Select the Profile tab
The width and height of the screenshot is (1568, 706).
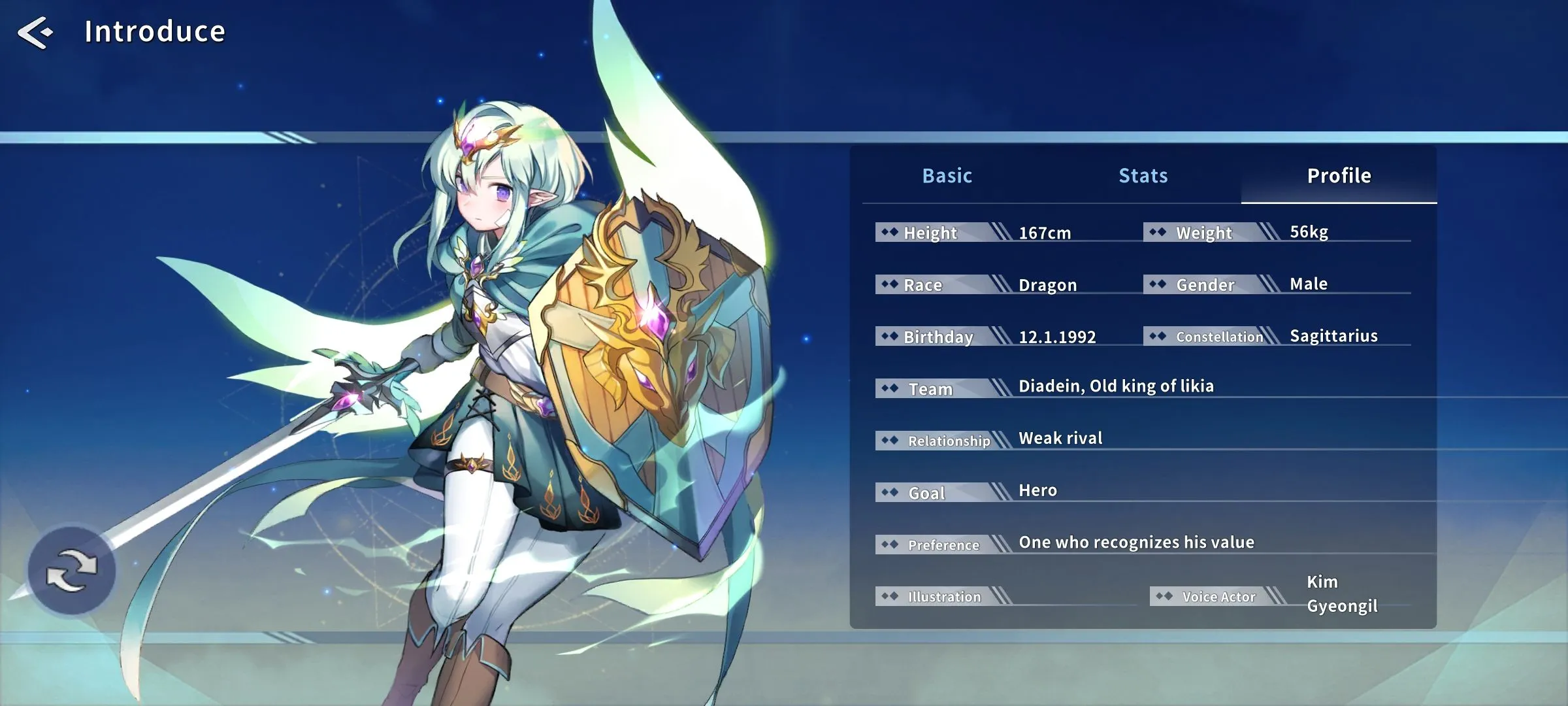(1339, 176)
